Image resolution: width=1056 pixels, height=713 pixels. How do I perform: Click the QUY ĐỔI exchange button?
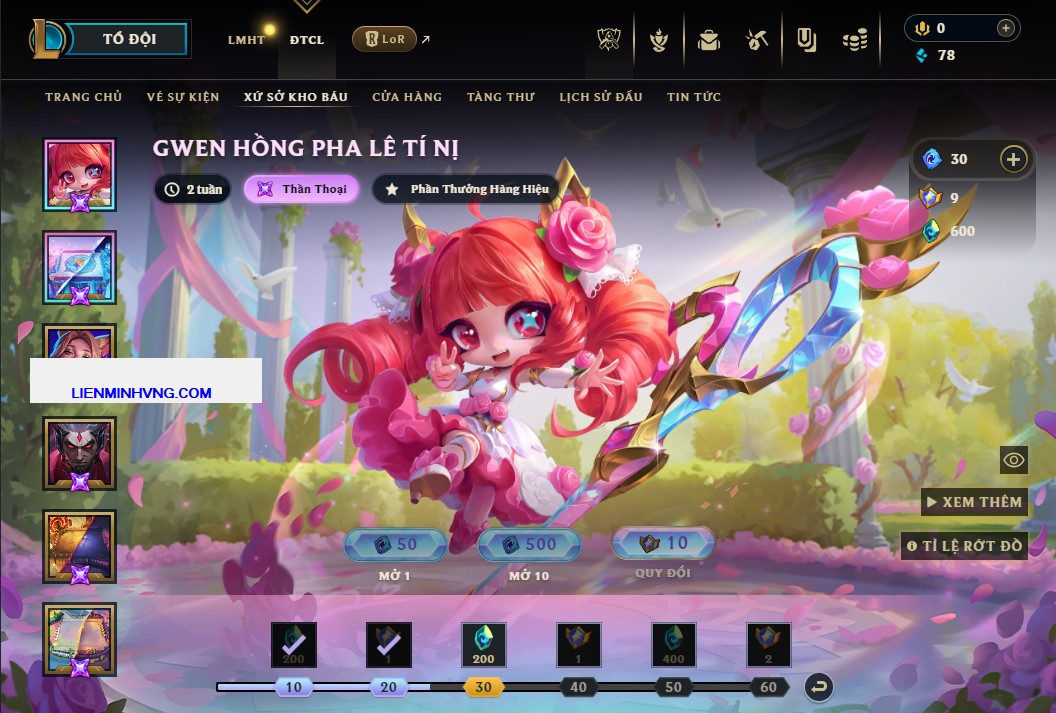[663, 543]
